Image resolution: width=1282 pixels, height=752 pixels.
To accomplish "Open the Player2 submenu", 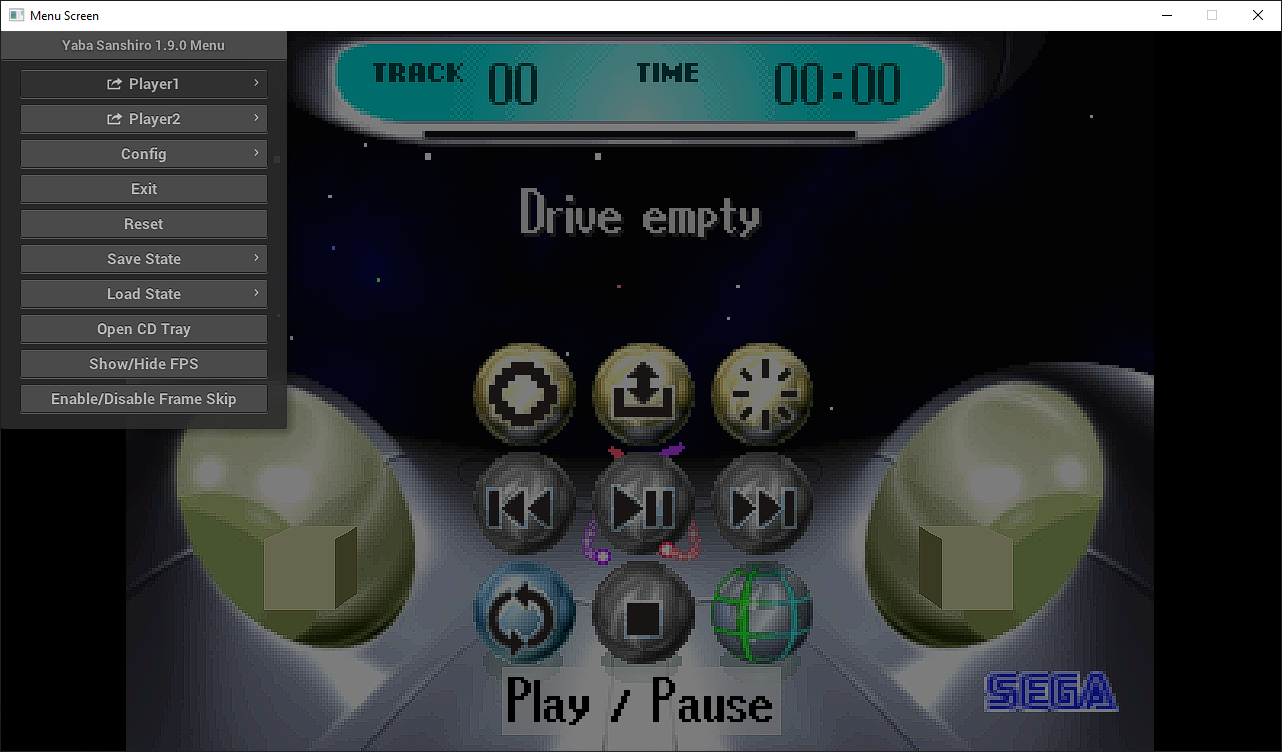I will [x=144, y=119].
